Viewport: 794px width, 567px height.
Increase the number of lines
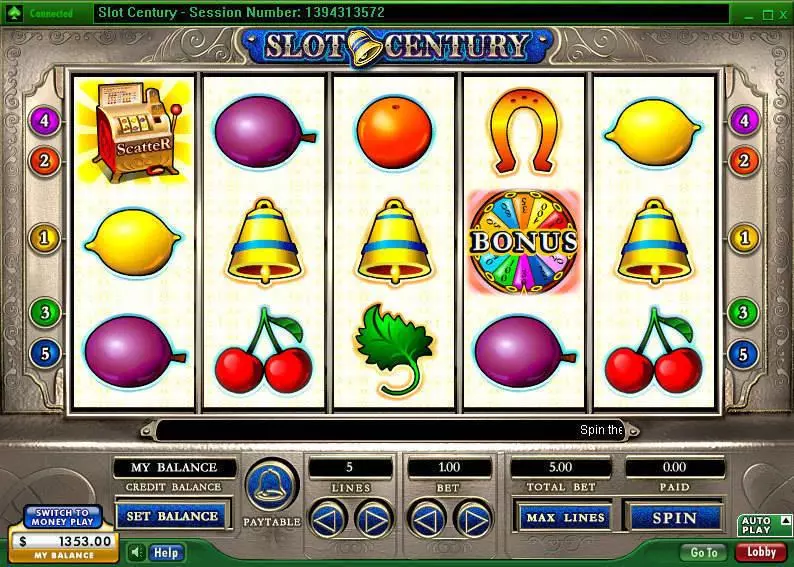[x=371, y=518]
